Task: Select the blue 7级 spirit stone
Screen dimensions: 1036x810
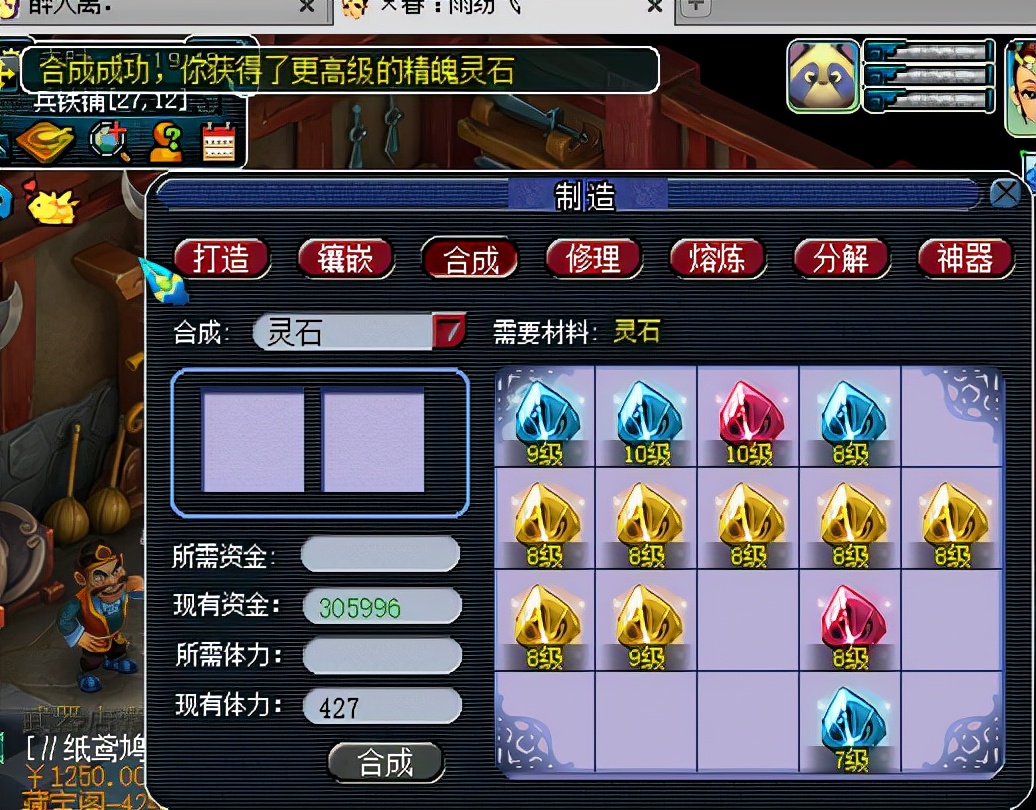Action: coord(851,722)
